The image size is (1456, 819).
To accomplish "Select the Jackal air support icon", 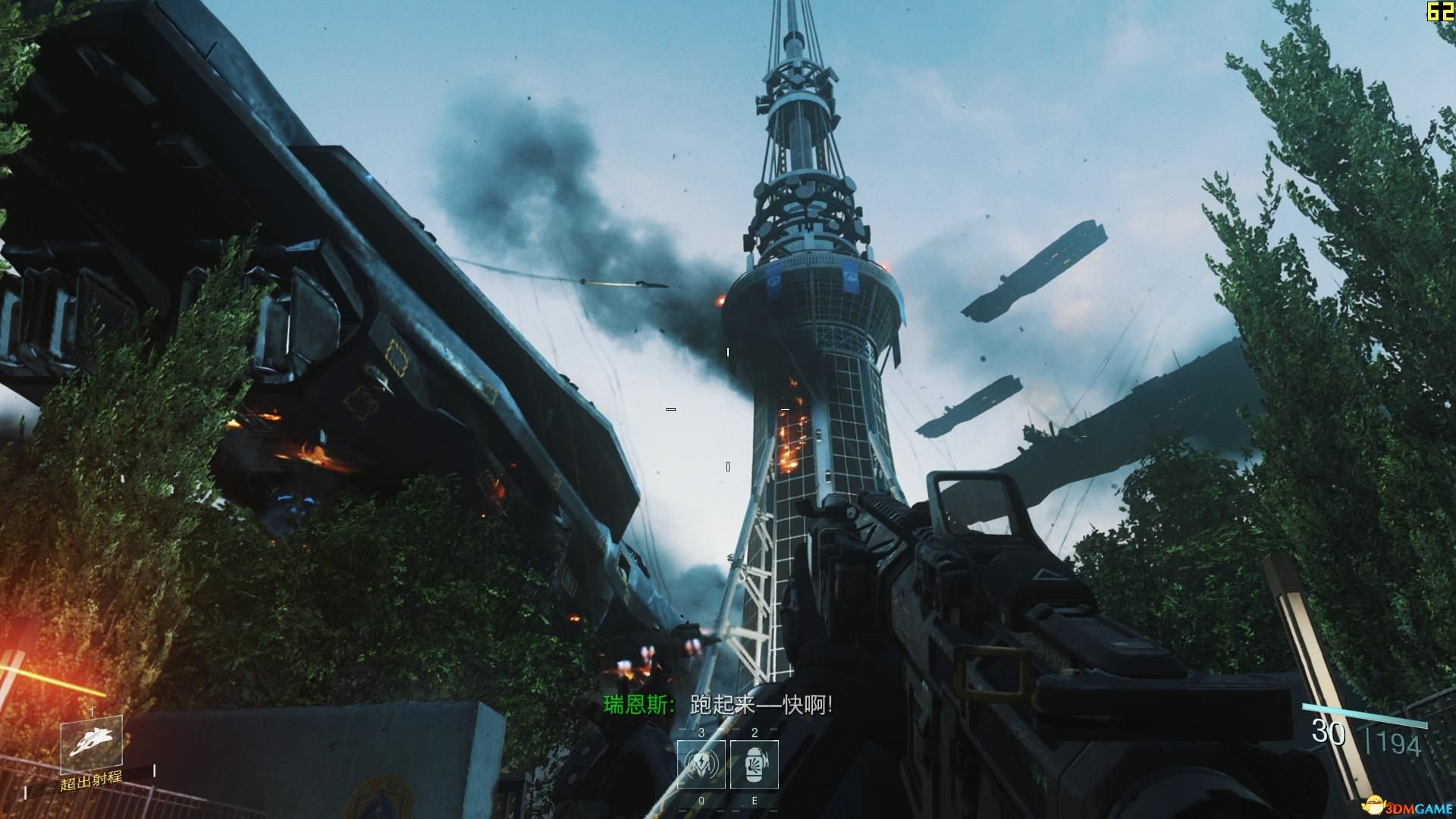I will (x=91, y=740).
